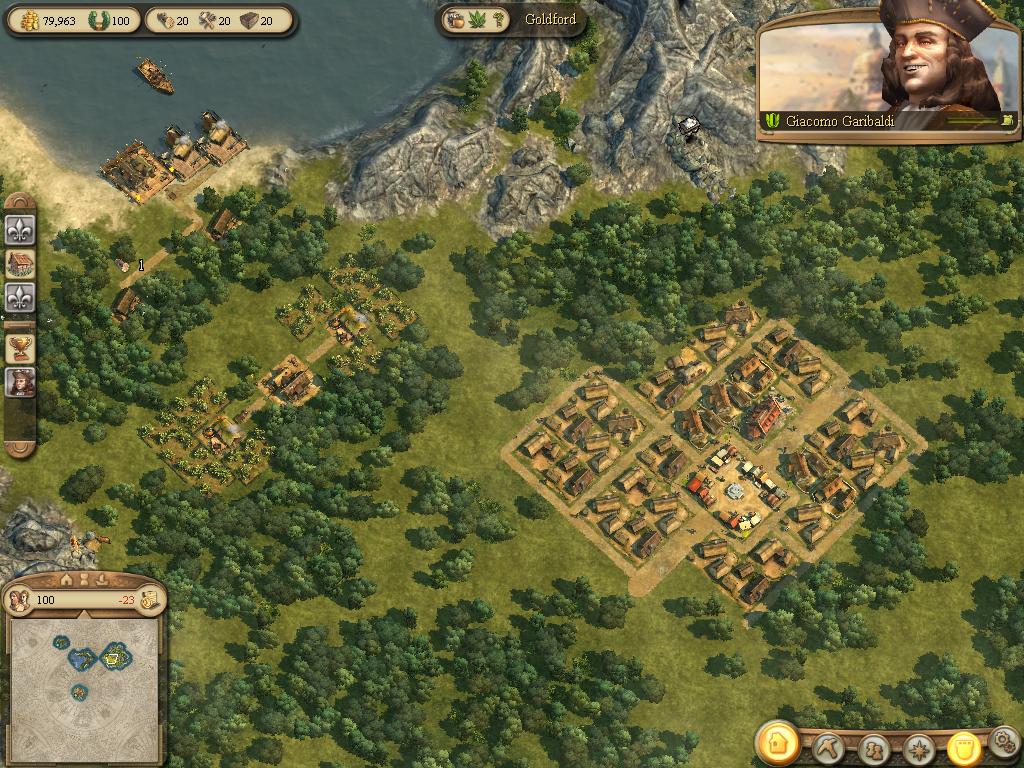Viewport: 1024px width, 768px height.
Task: Open the gears options menu
Action: (1004, 742)
